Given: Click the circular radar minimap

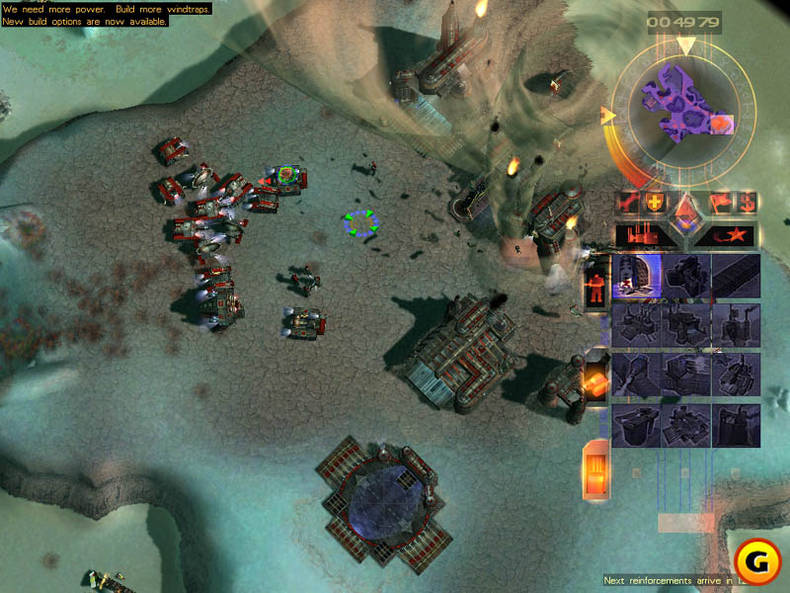Looking at the screenshot, I should (685, 107).
